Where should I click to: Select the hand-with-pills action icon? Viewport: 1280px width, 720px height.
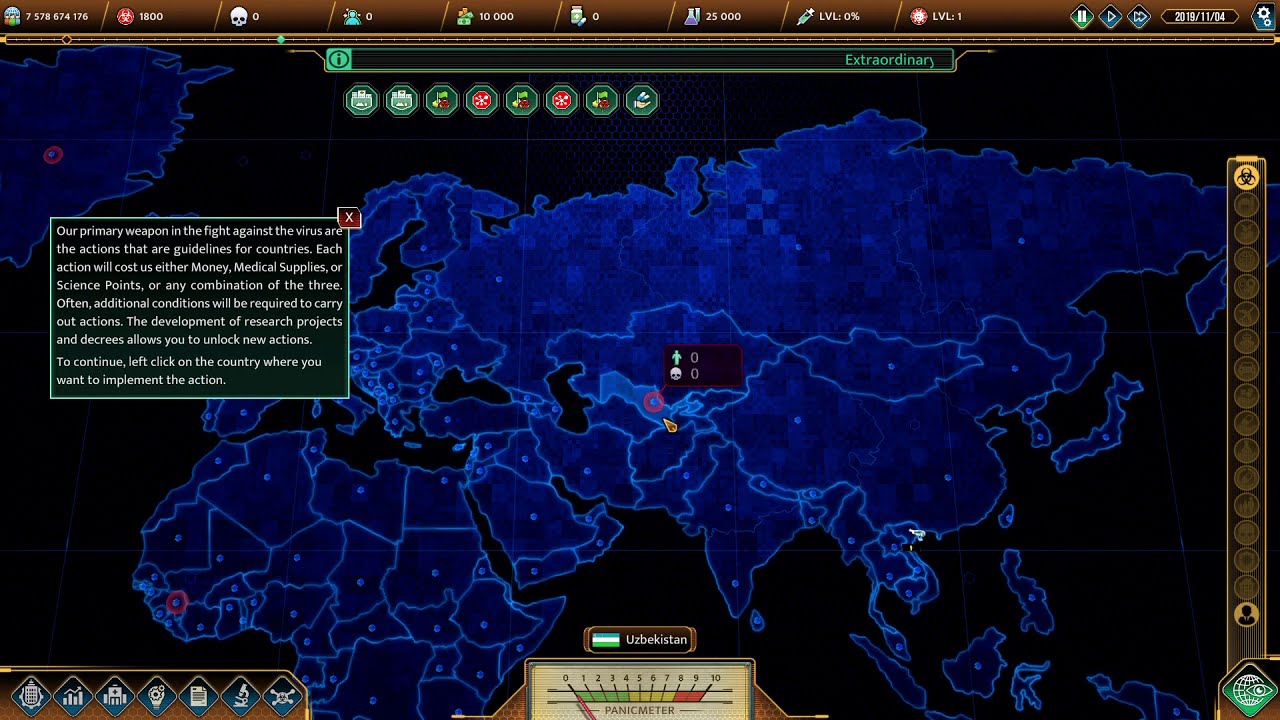(641, 100)
